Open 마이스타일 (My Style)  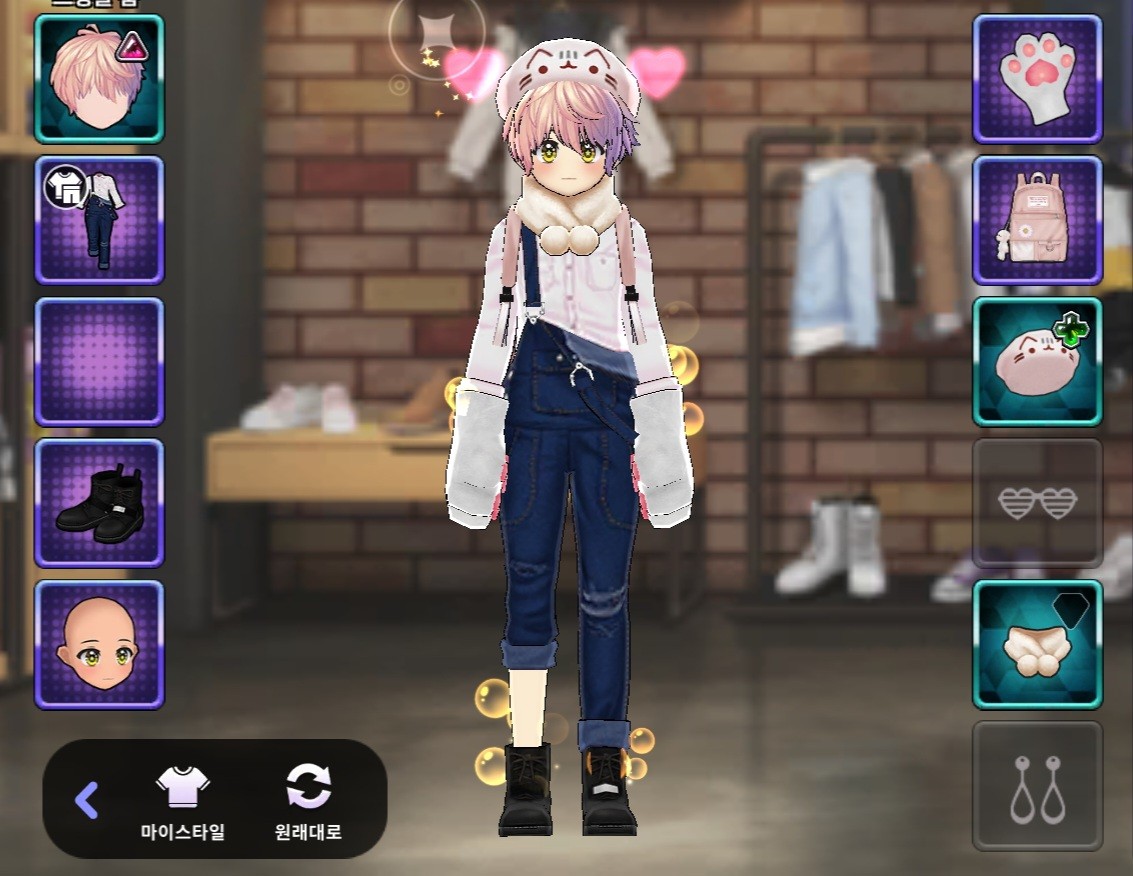click(183, 801)
